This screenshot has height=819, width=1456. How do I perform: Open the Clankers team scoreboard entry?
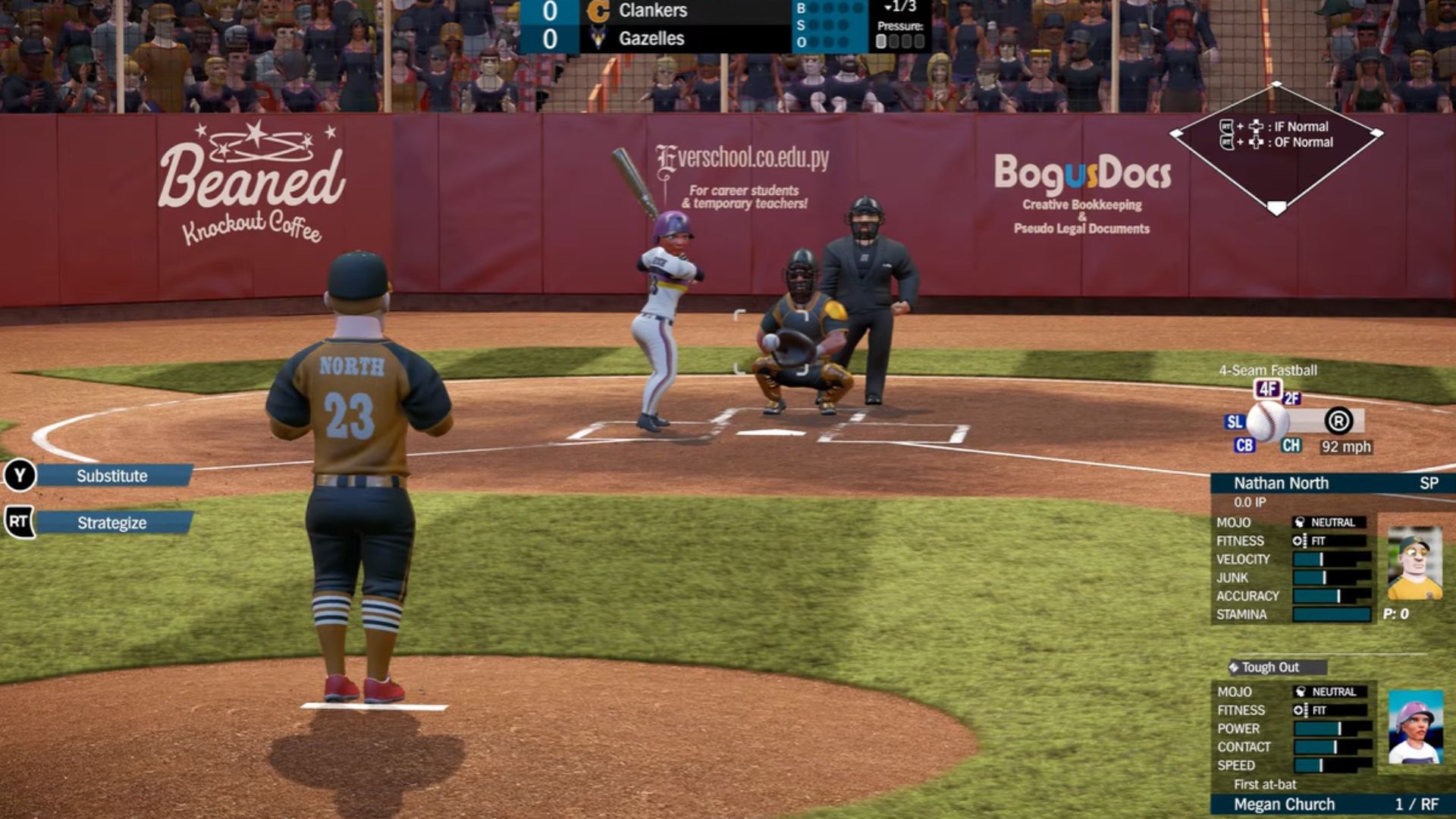(652, 11)
